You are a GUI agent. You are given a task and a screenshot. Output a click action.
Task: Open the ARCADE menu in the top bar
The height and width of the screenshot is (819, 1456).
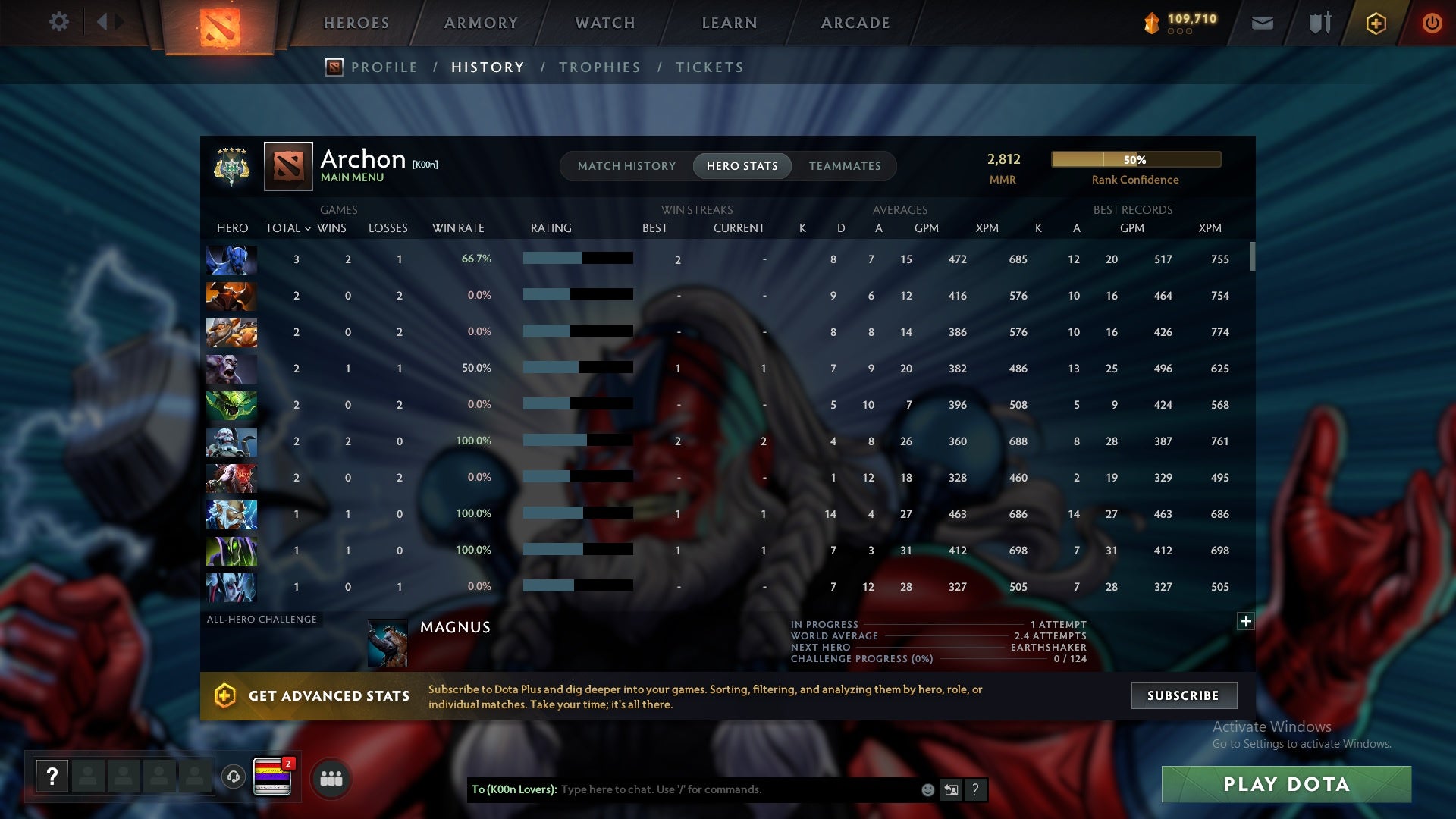click(854, 23)
